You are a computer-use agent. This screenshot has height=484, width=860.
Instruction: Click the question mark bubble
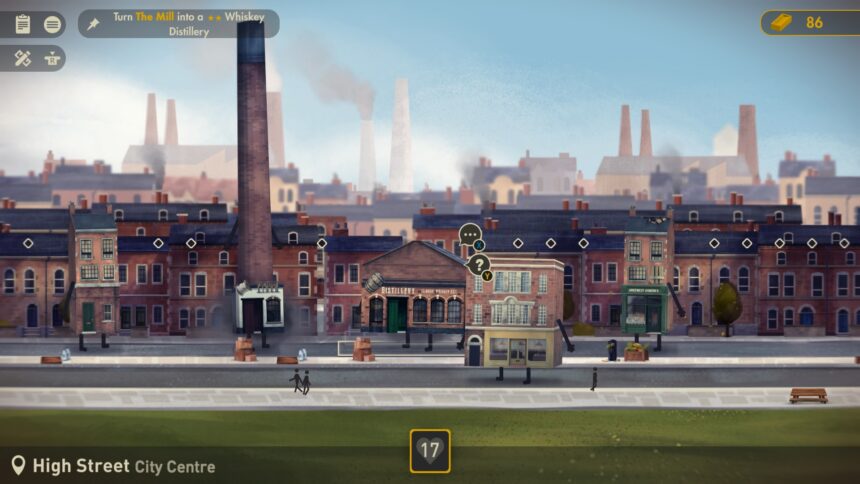point(479,265)
